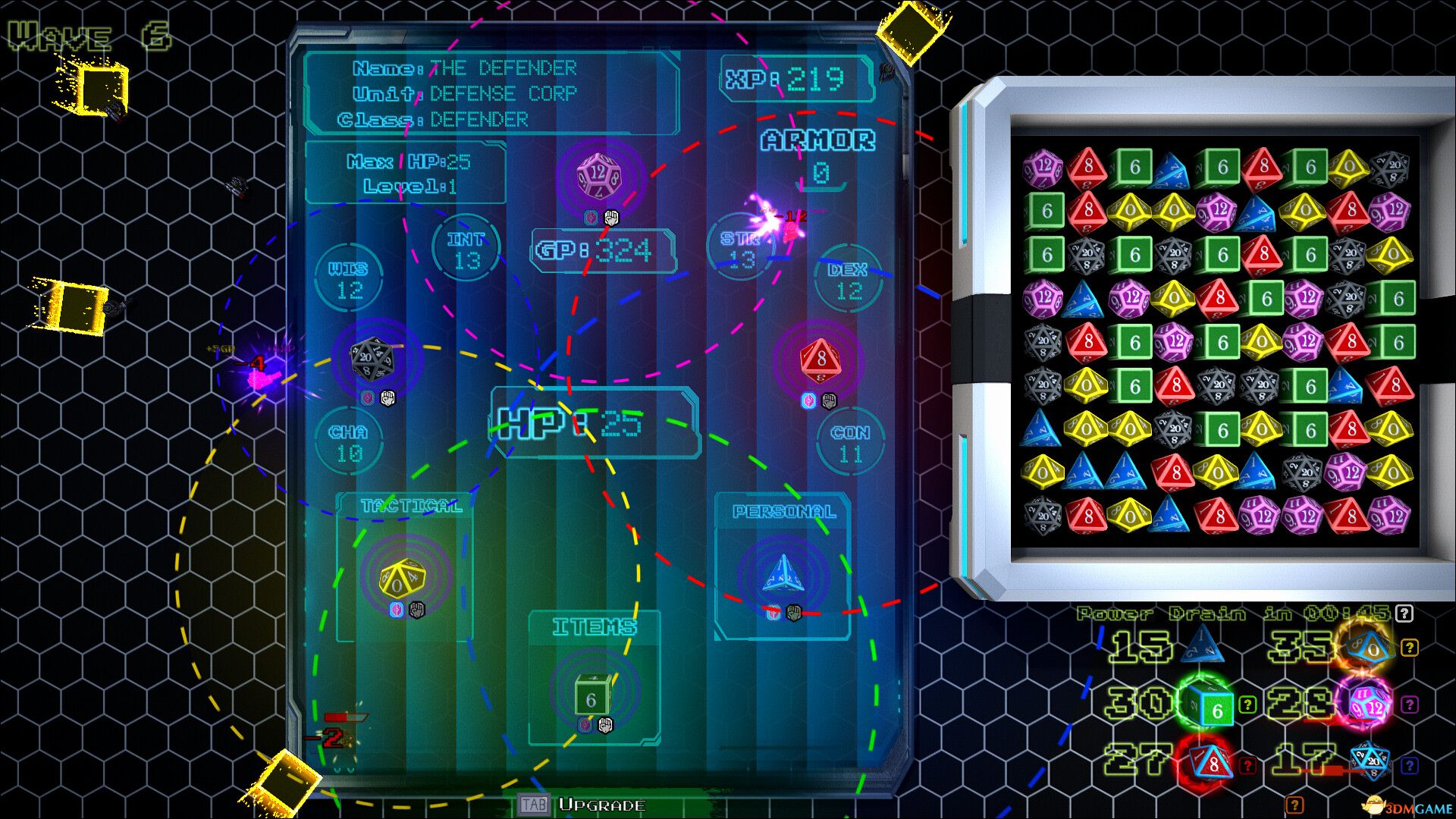Screen dimensions: 1456x819
Task: Open the green question mark help beside the d6 counter
Action: 1247,704
